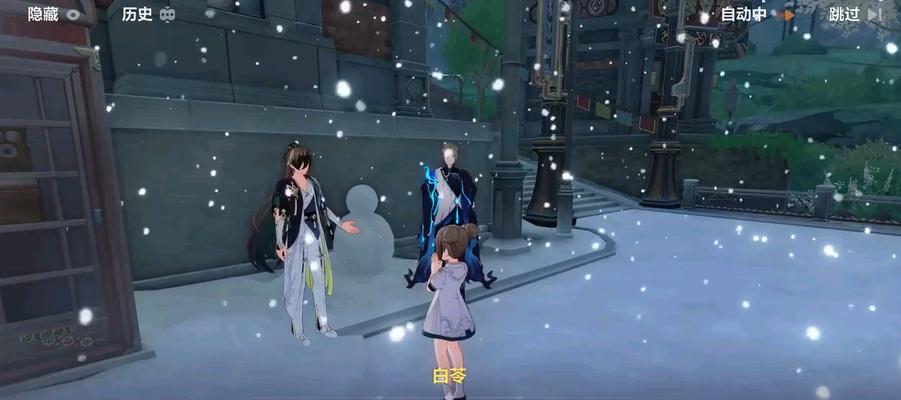Open the 历史 dialogue history log
The image size is (901, 400).
point(149,14)
